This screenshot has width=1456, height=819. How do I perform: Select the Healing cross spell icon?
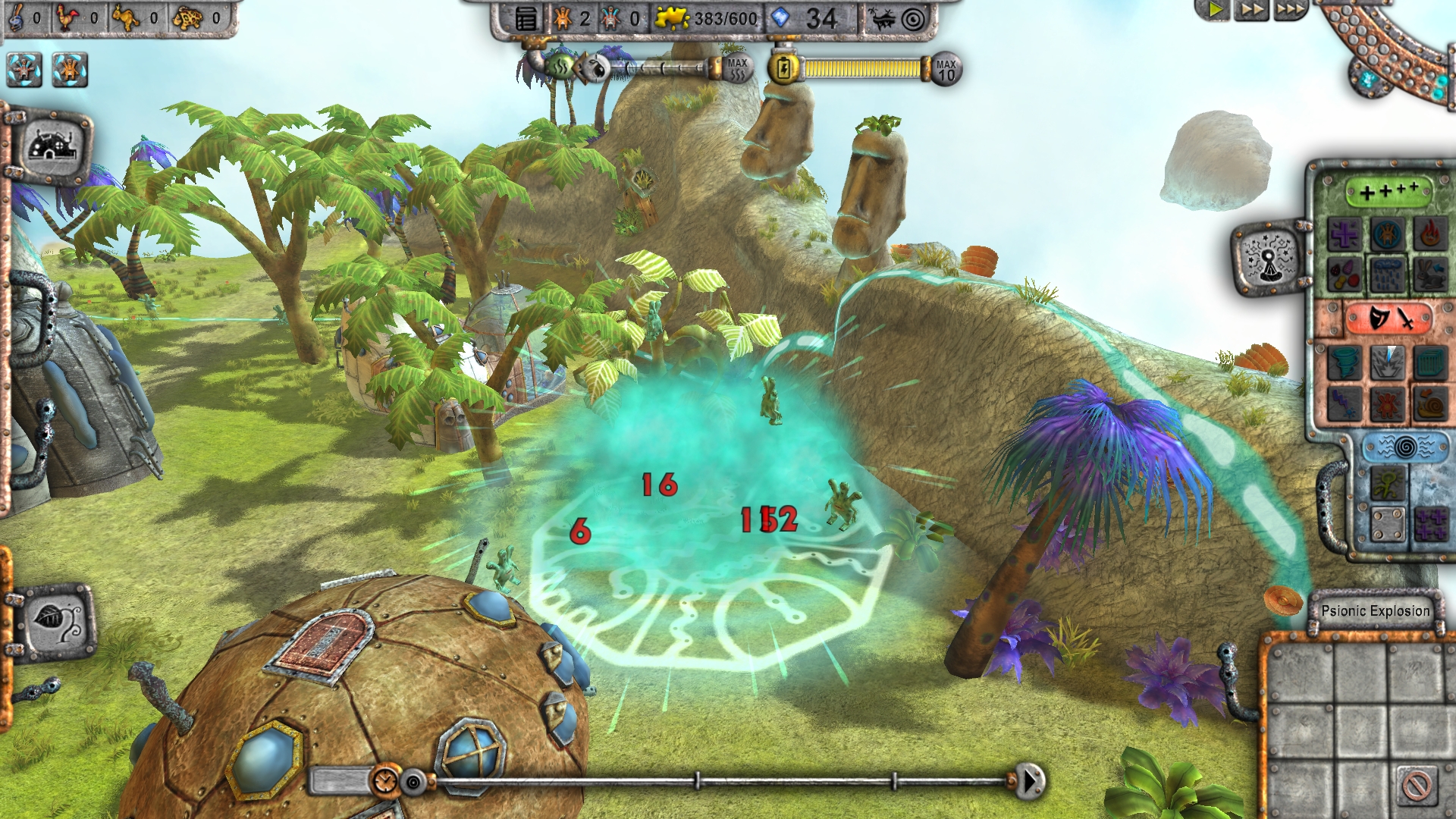pos(1346,233)
